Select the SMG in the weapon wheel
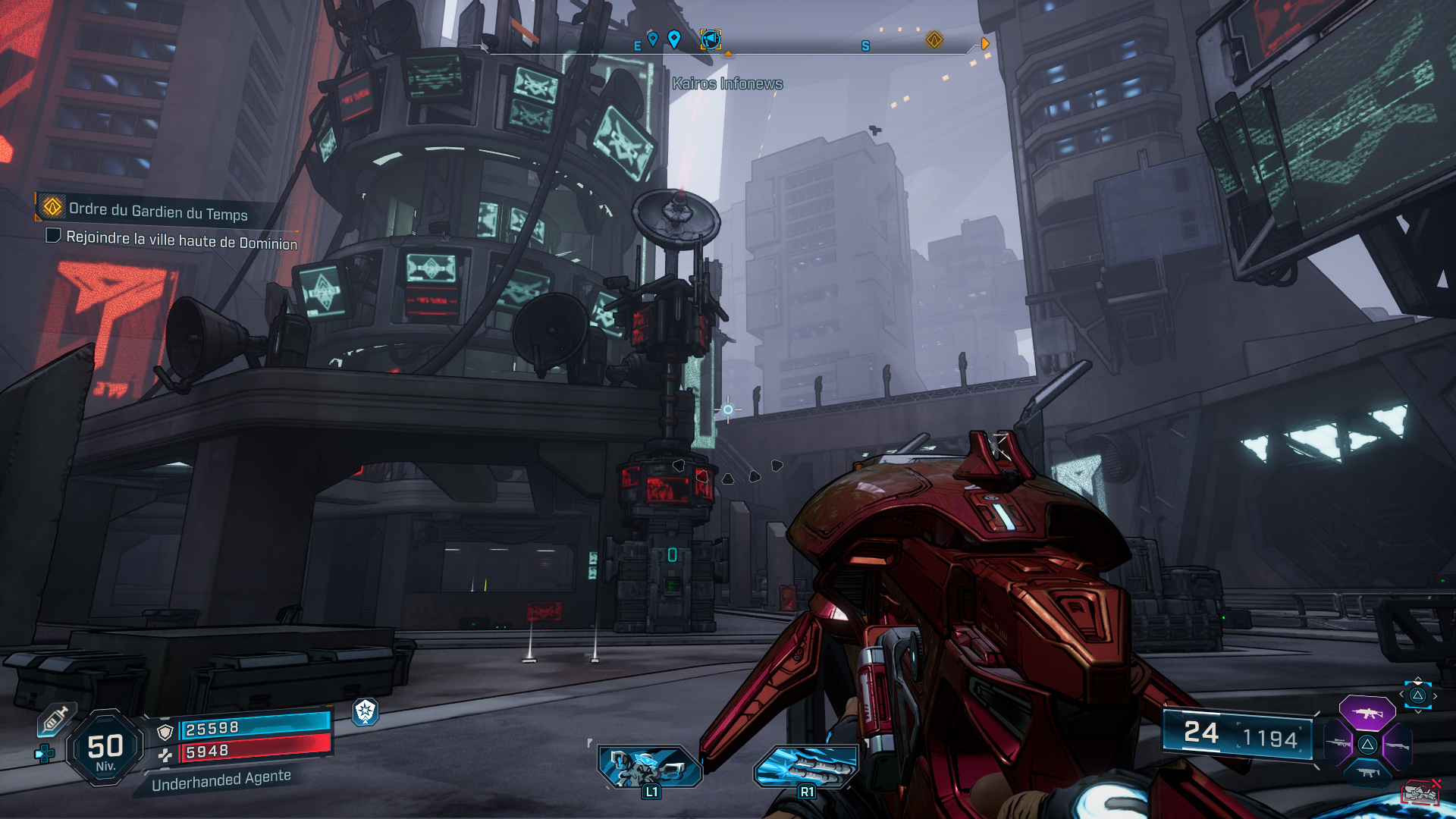 1369,772
